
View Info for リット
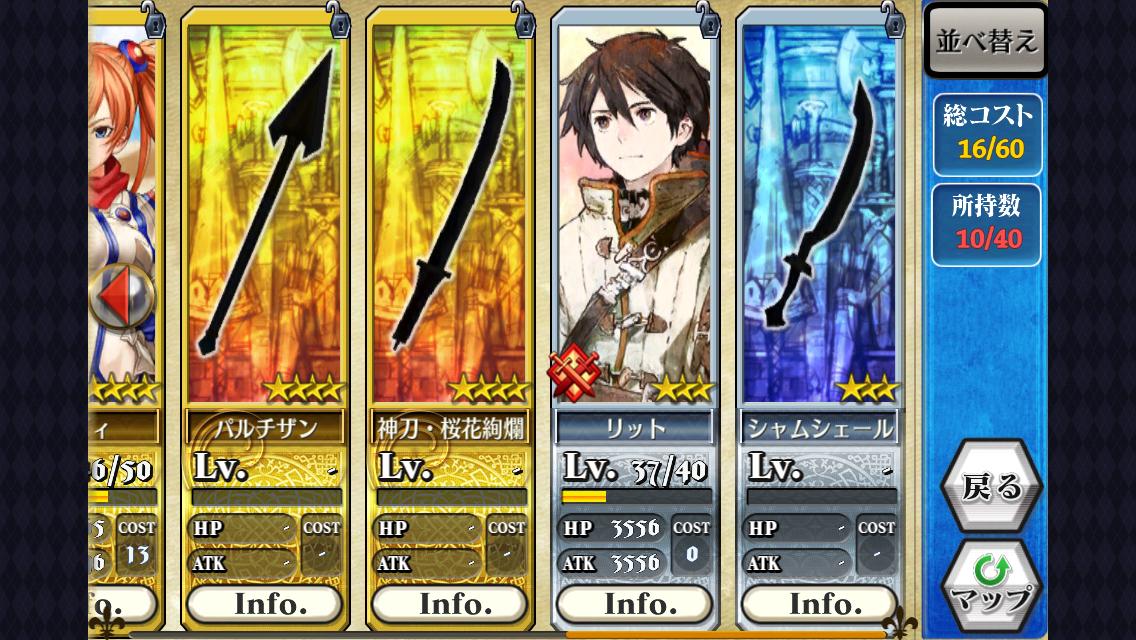634,604
